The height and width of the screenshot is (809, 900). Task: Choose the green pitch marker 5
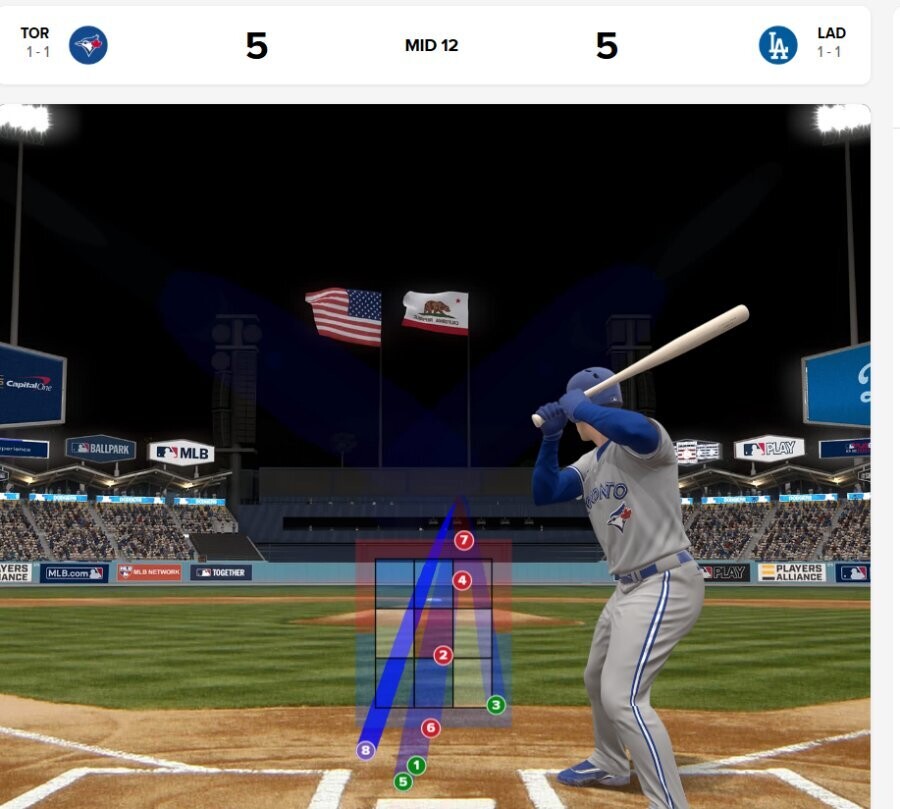[403, 782]
